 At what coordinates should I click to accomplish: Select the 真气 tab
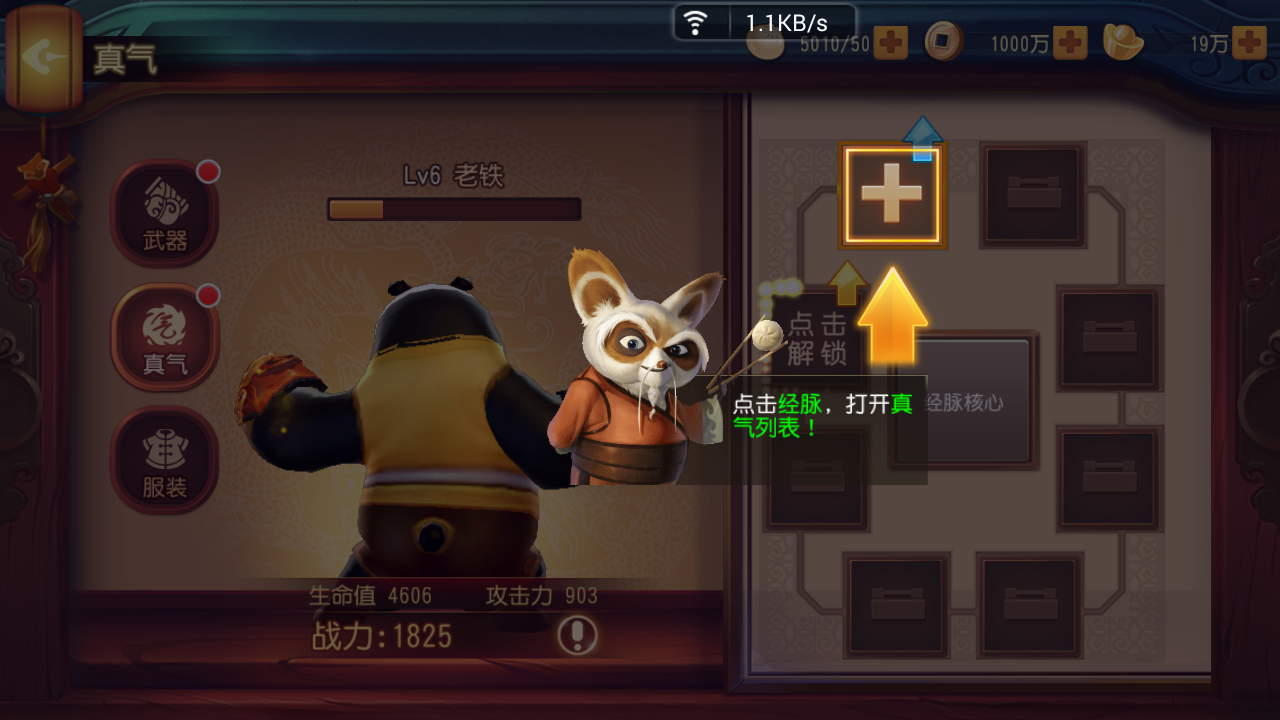coord(165,337)
